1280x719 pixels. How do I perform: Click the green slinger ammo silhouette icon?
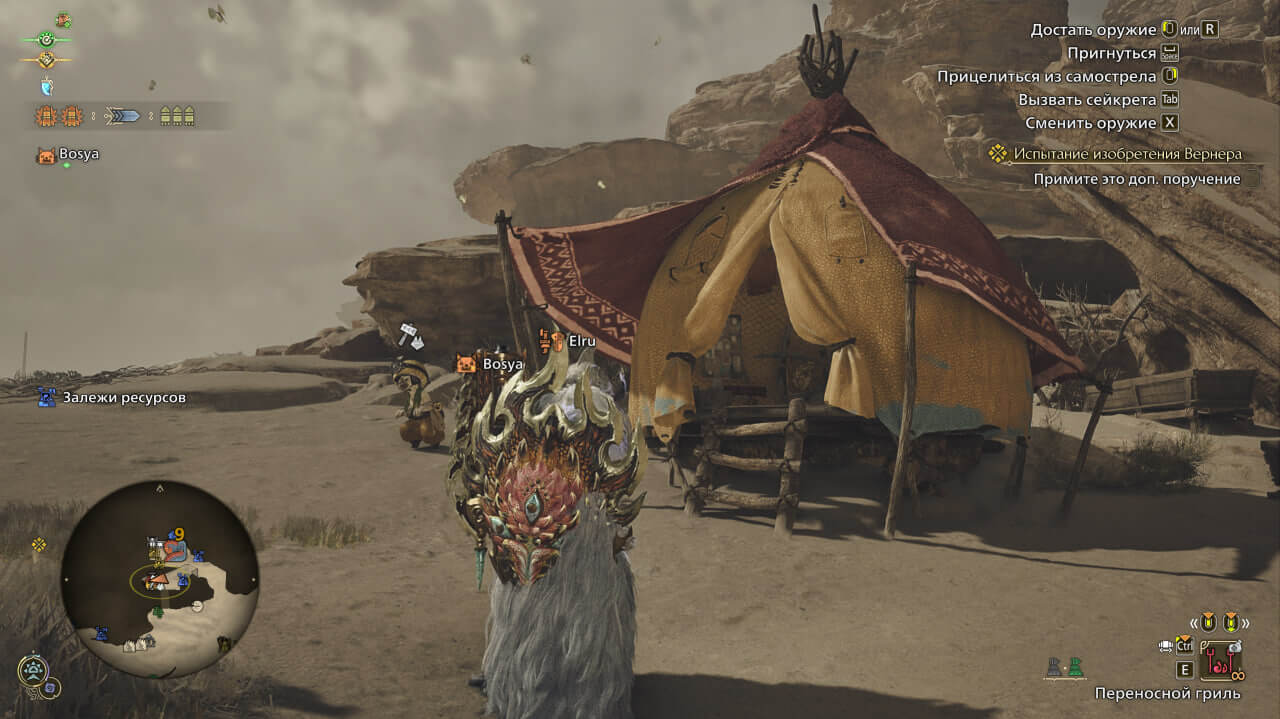1075,666
